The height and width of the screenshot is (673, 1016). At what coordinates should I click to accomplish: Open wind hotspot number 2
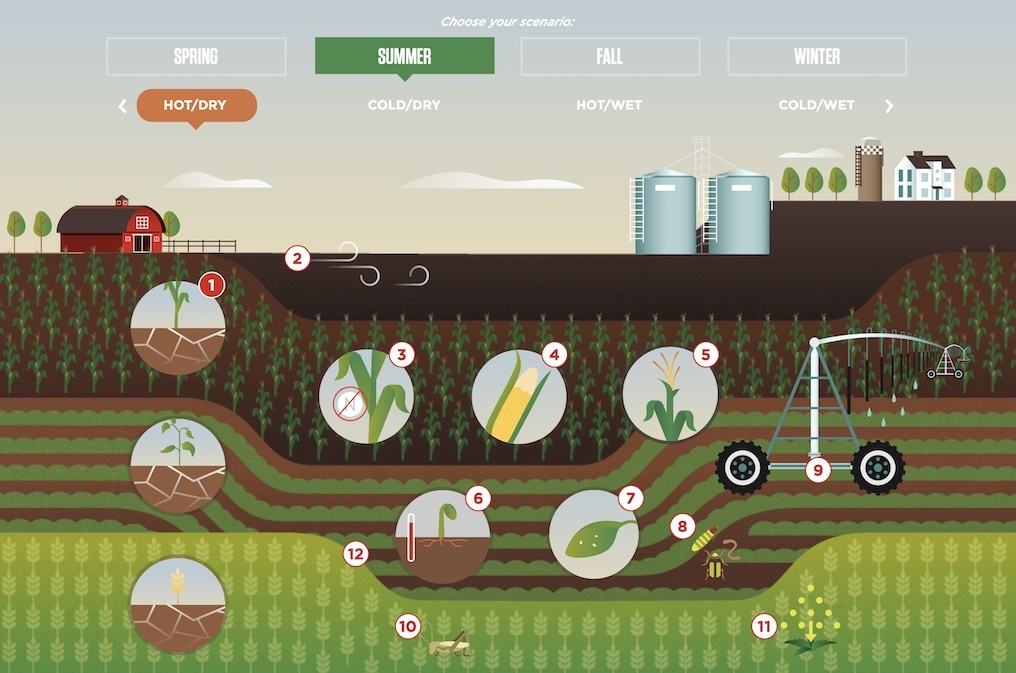tap(295, 258)
